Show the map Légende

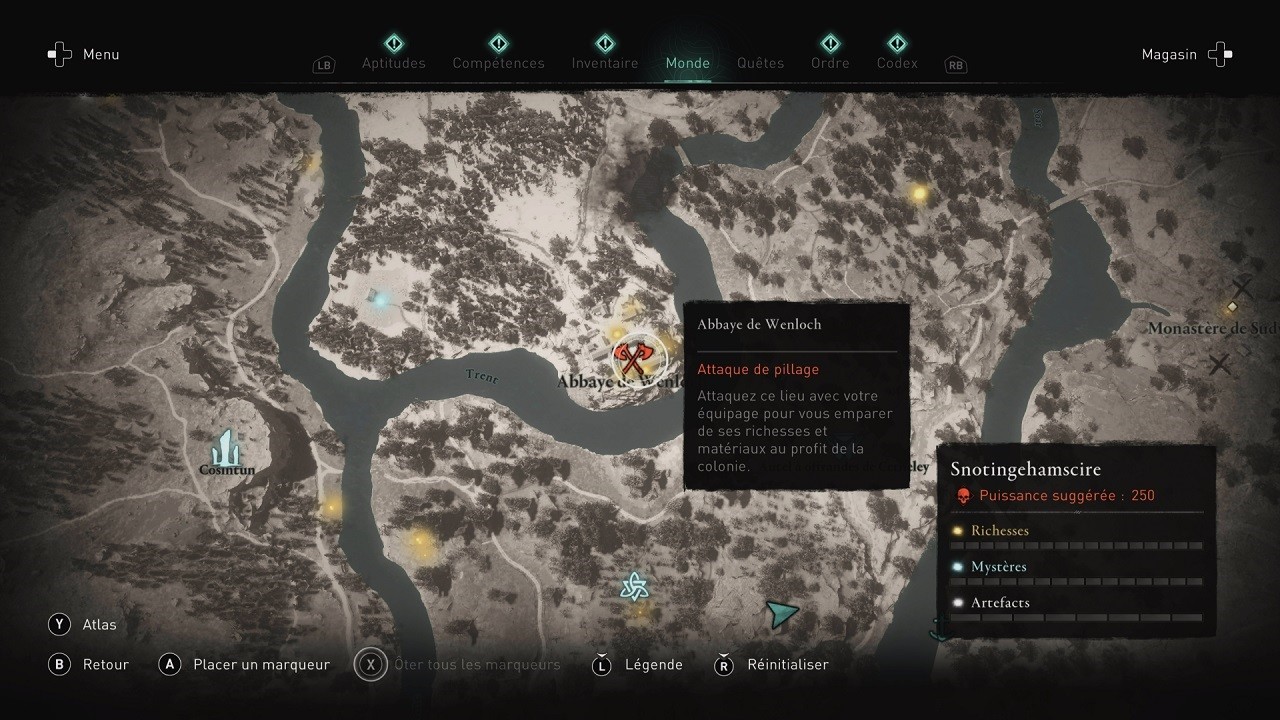[638, 664]
